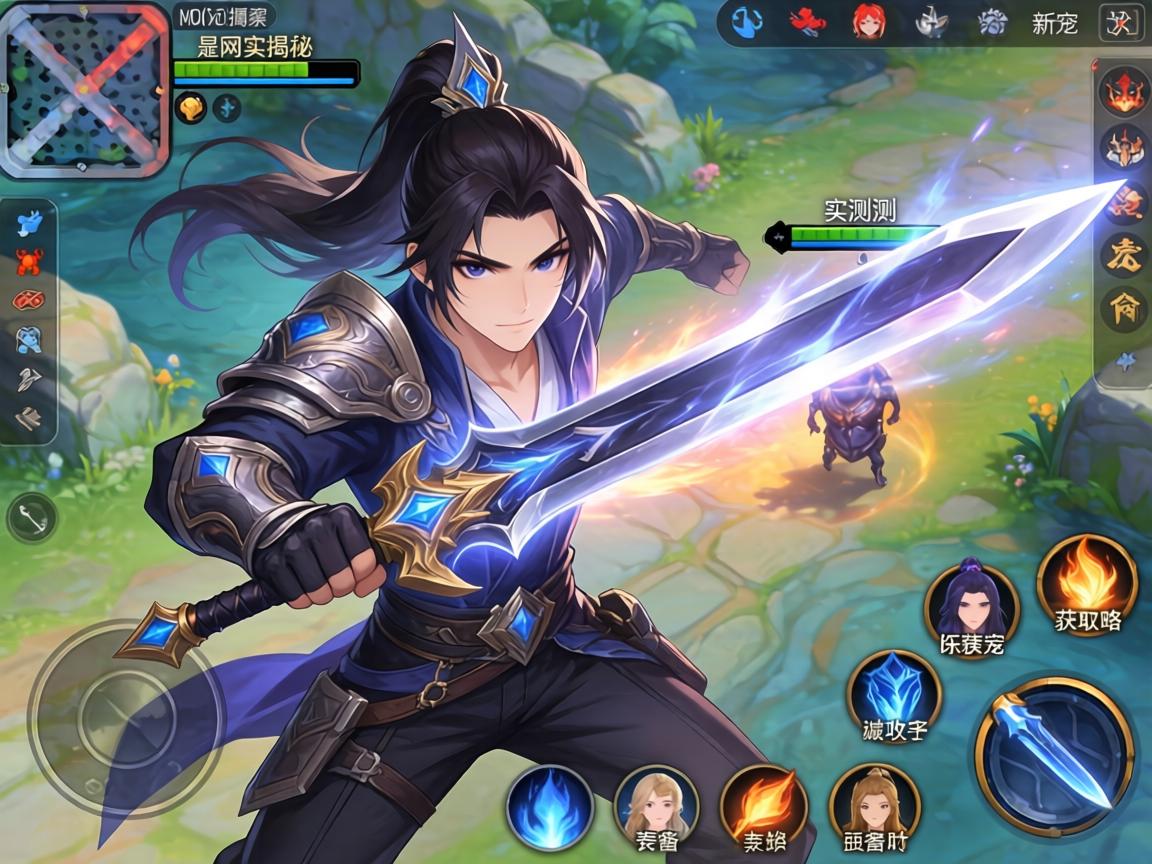Select the gold trophy icon under health bar
1152x864 pixels.
tap(190, 107)
